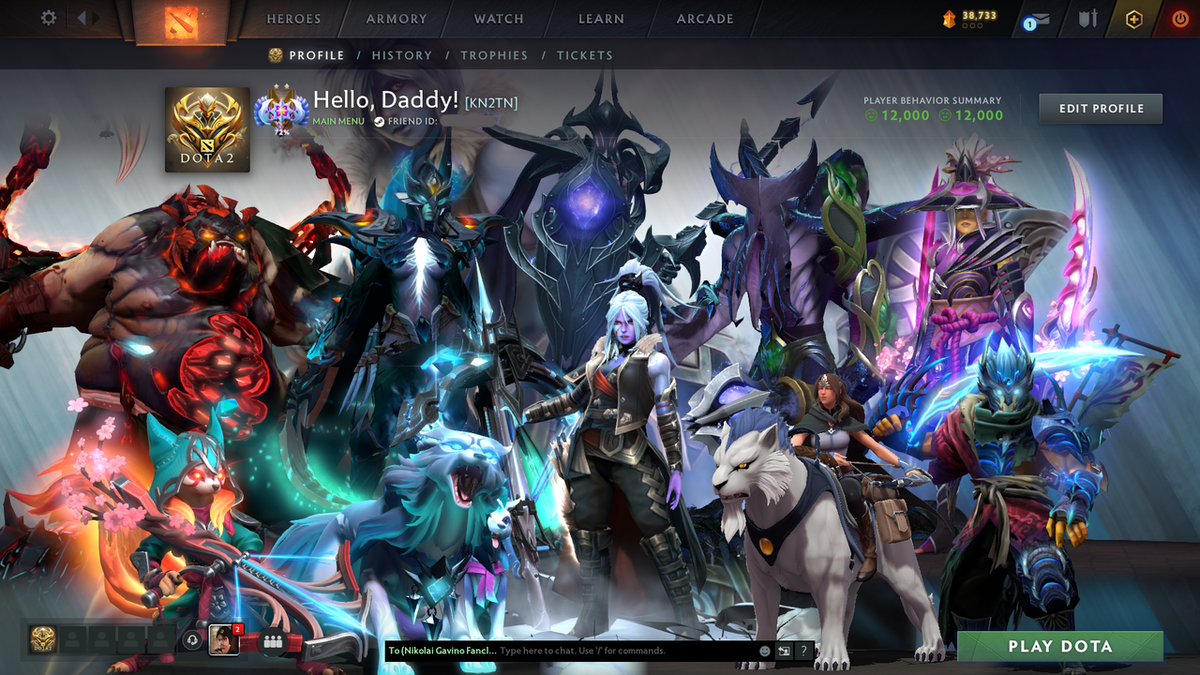Open the Arcade section
This screenshot has height=675, width=1200.
705,19
